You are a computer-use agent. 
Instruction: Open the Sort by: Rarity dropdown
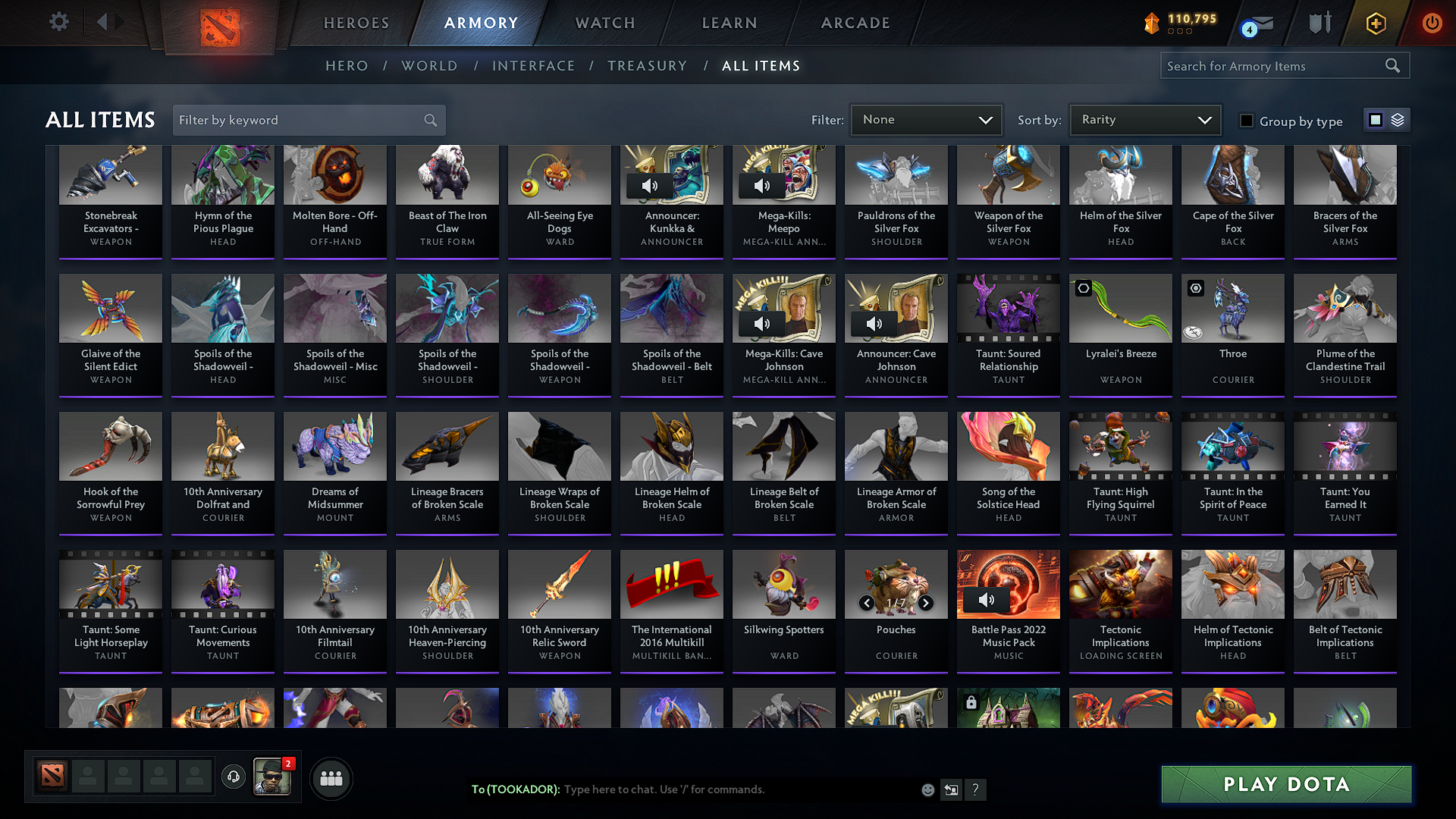[1144, 119]
